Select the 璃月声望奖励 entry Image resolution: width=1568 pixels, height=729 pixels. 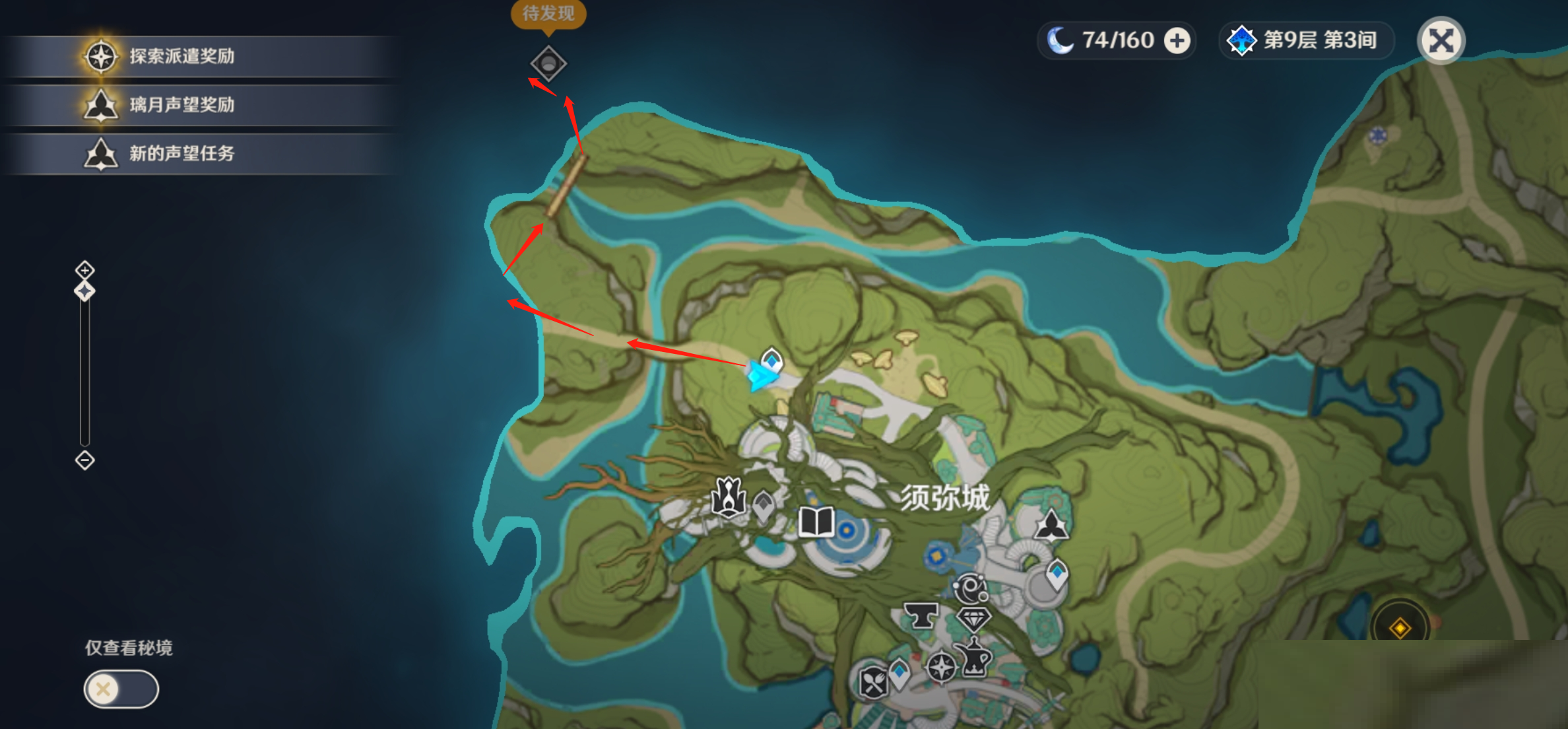click(x=181, y=105)
